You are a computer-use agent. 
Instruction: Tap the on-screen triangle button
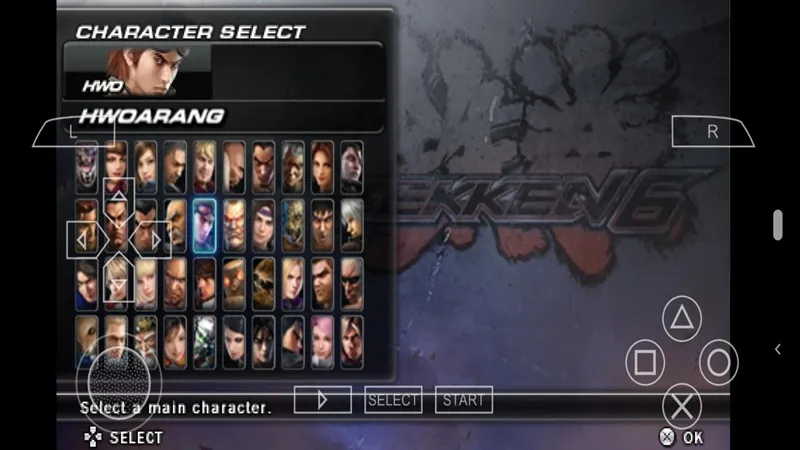(x=682, y=320)
